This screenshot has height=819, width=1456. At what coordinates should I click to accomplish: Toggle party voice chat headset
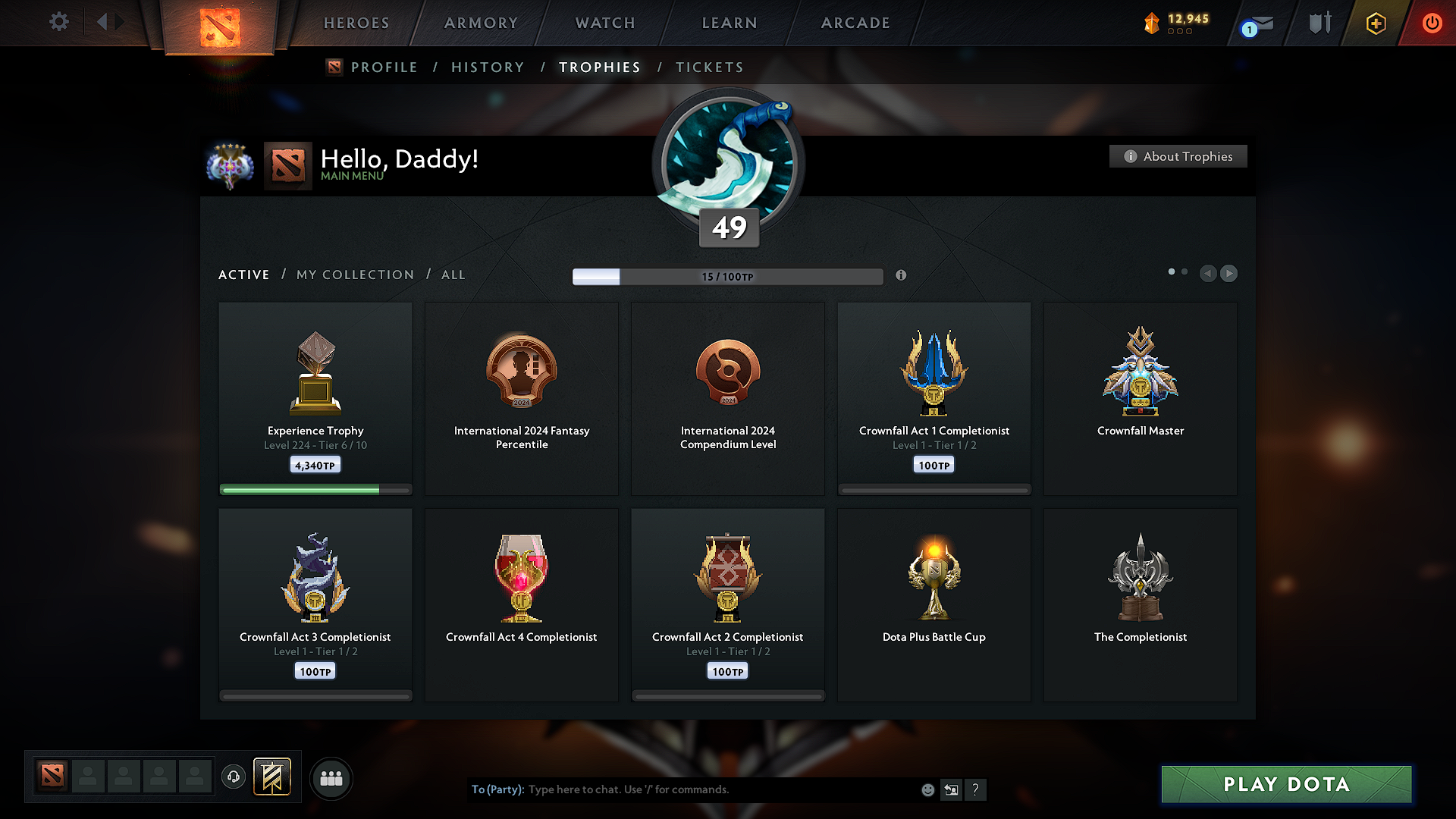pos(233,778)
